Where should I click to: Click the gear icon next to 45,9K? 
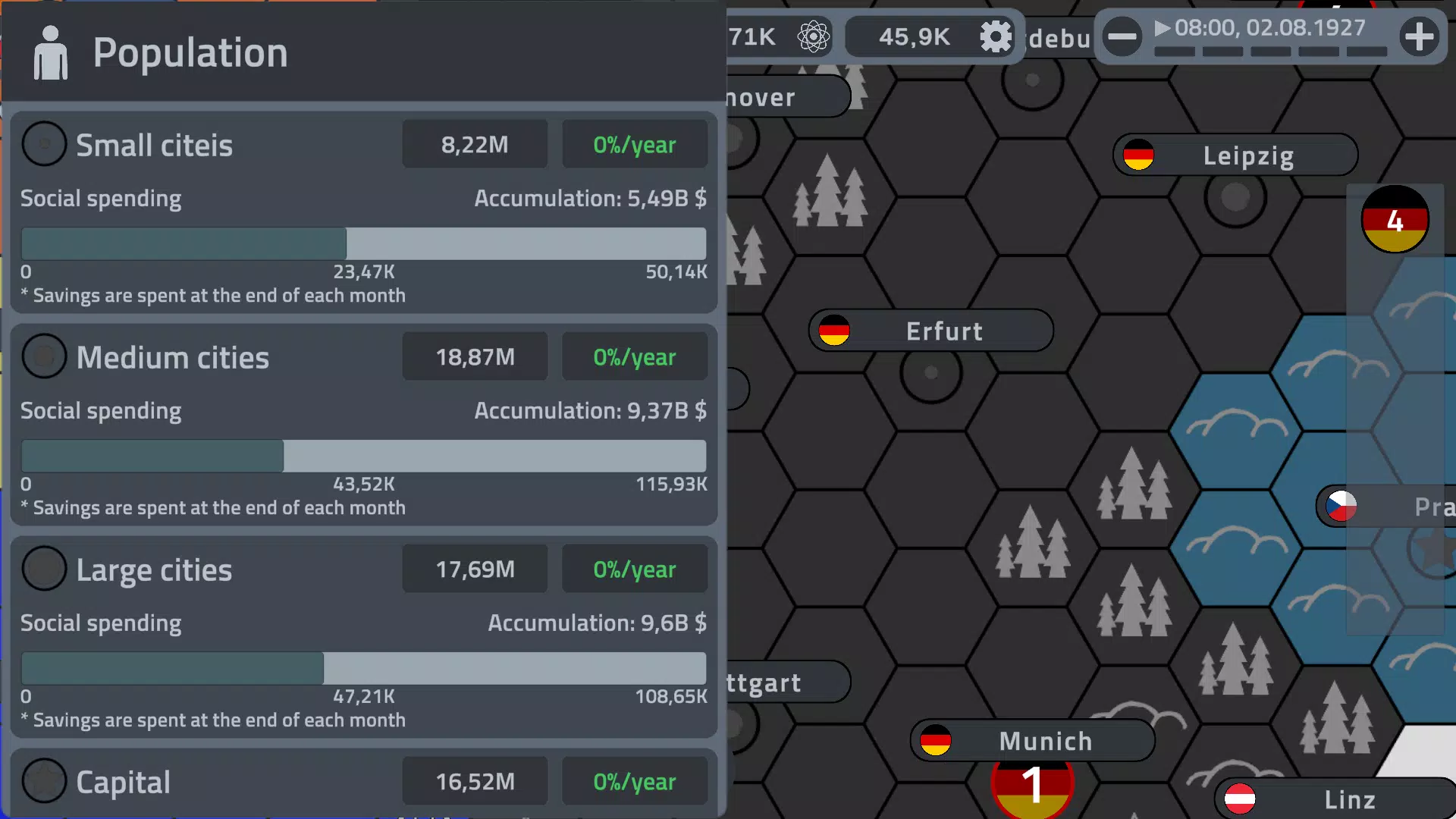pyautogui.click(x=996, y=36)
